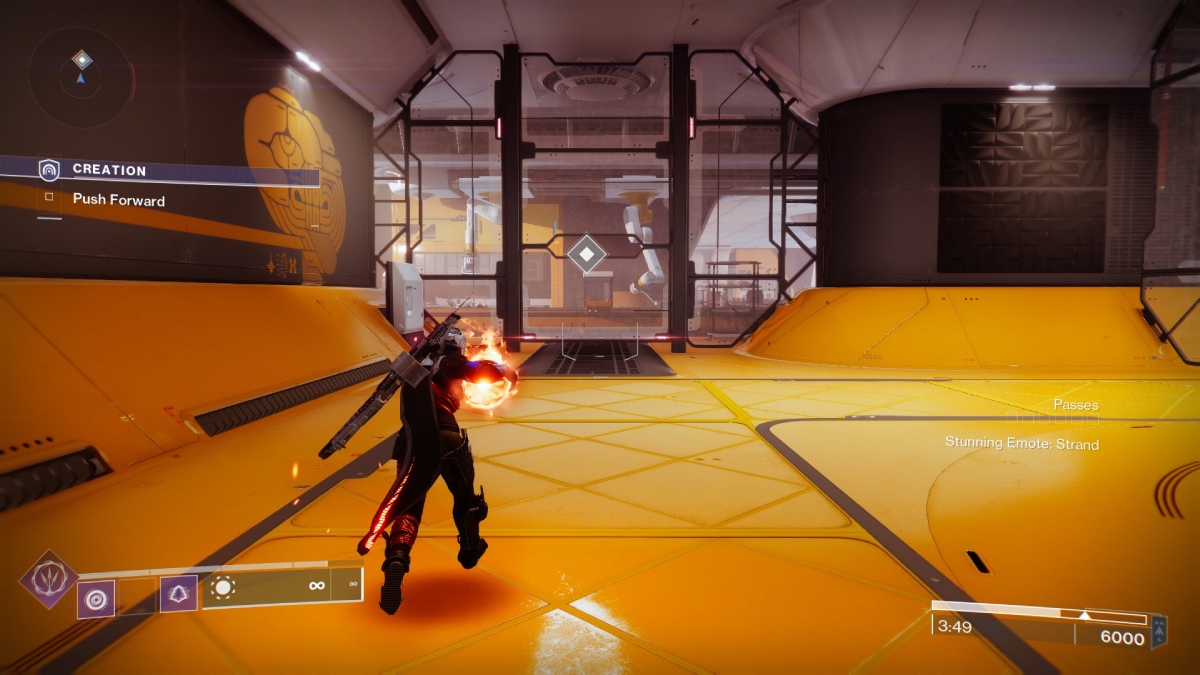Viewport: 1200px width, 675px height.
Task: Open the Creation objective tracker
Action: (x=109, y=170)
